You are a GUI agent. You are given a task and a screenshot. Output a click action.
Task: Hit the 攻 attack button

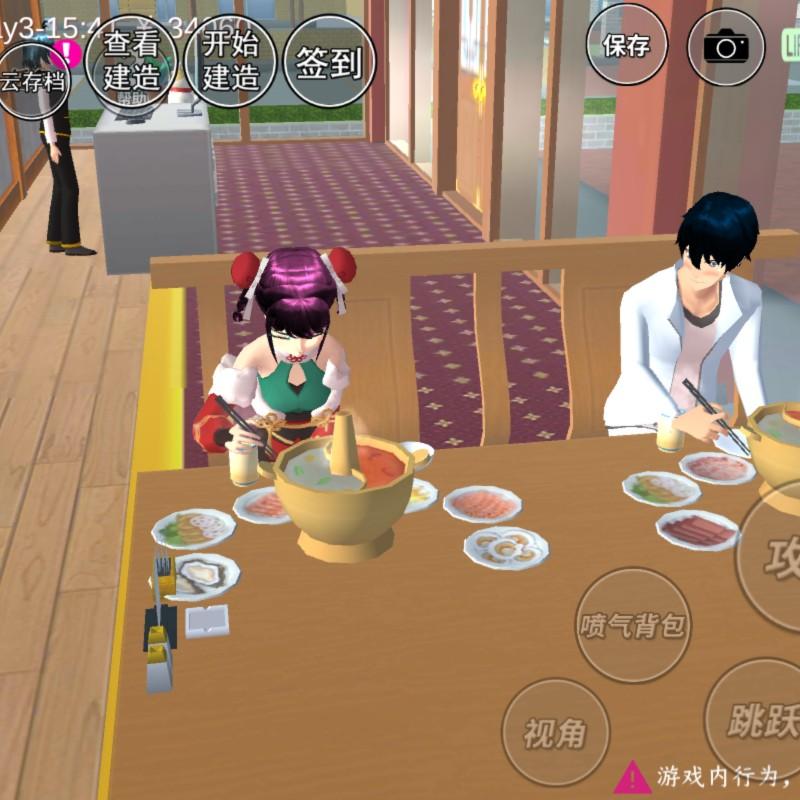775,555
